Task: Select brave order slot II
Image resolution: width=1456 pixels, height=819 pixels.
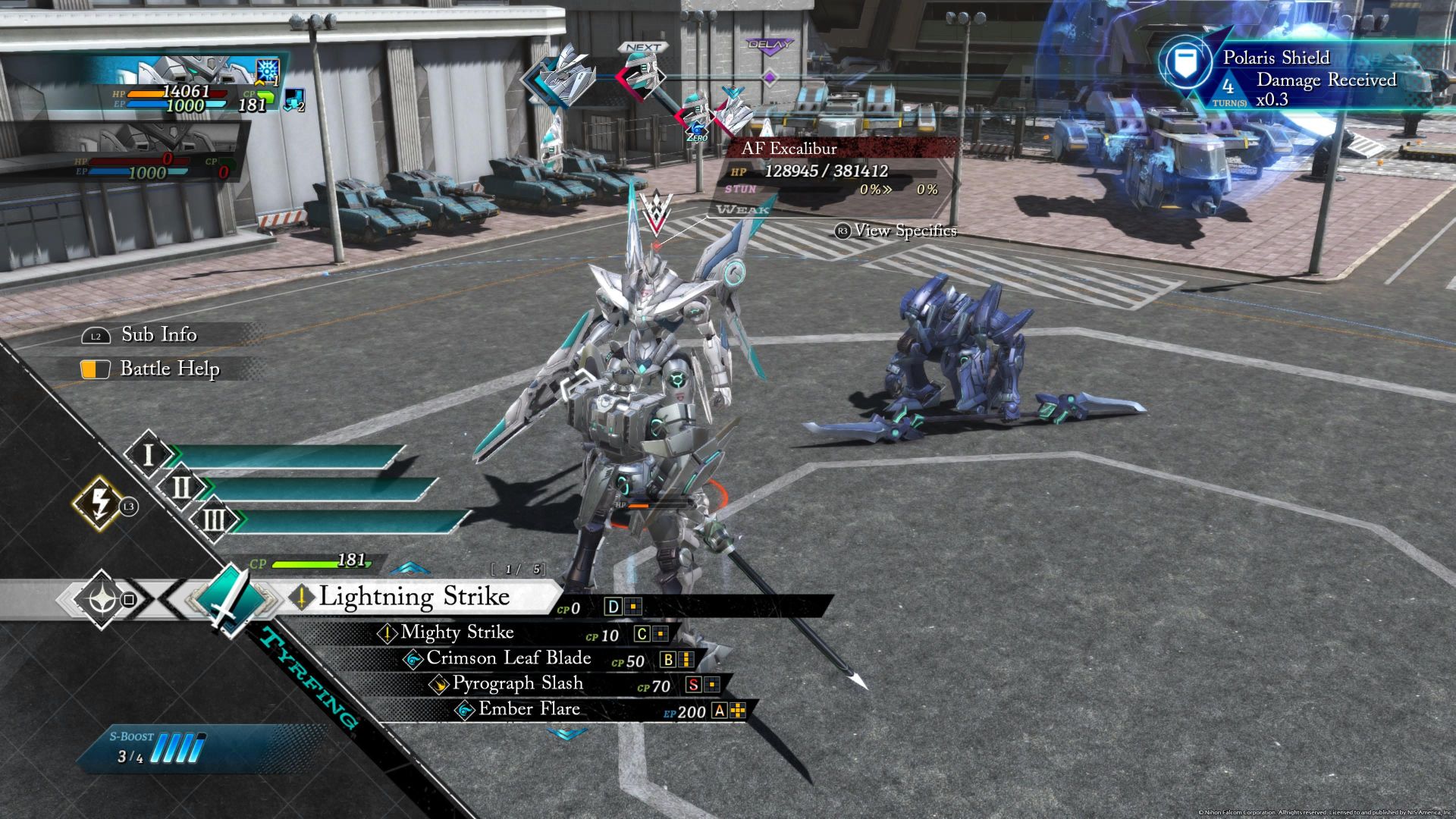Action: click(x=182, y=488)
